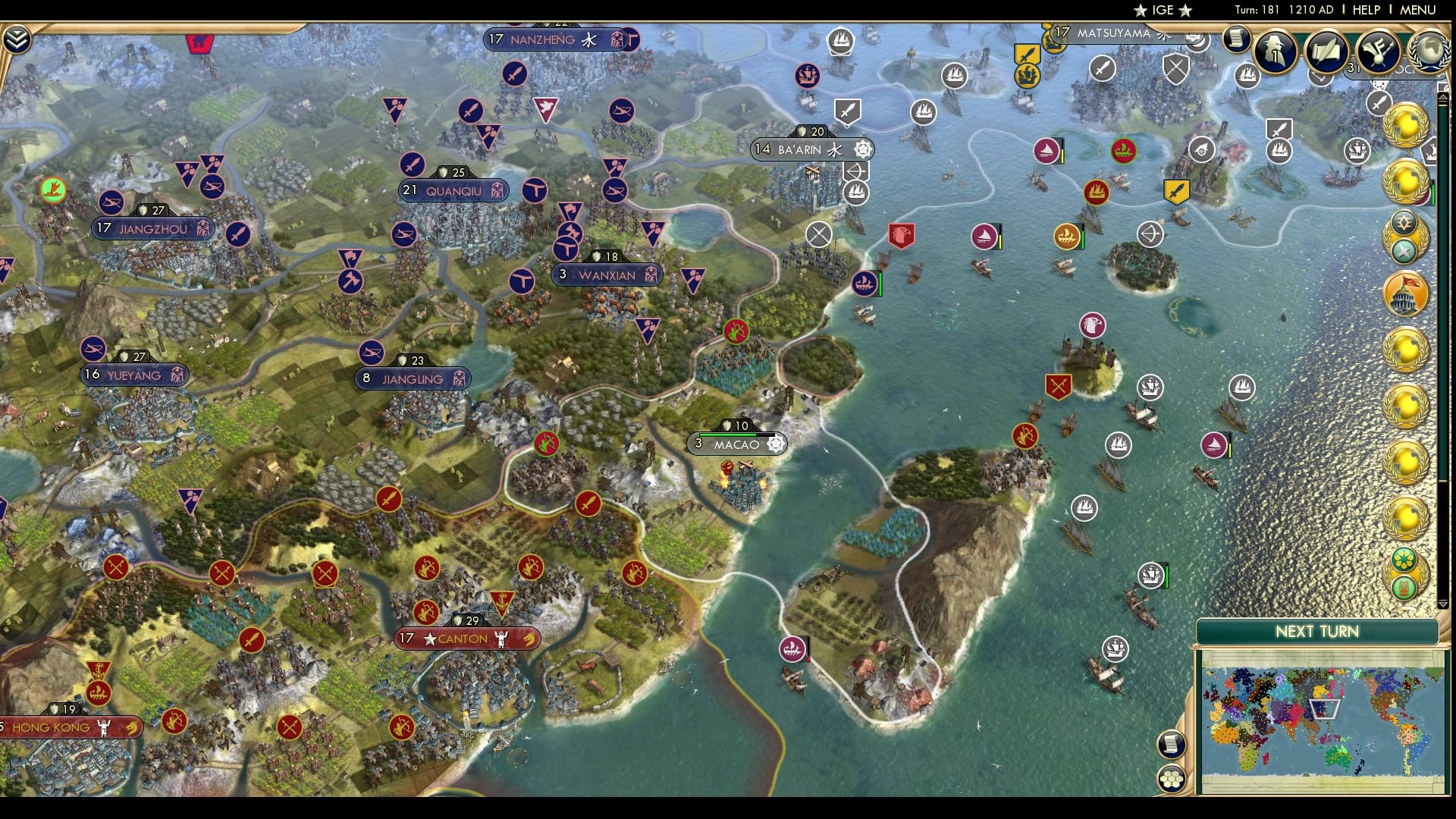
Task: Click Macao's production gear icon on its banner
Action: click(773, 445)
